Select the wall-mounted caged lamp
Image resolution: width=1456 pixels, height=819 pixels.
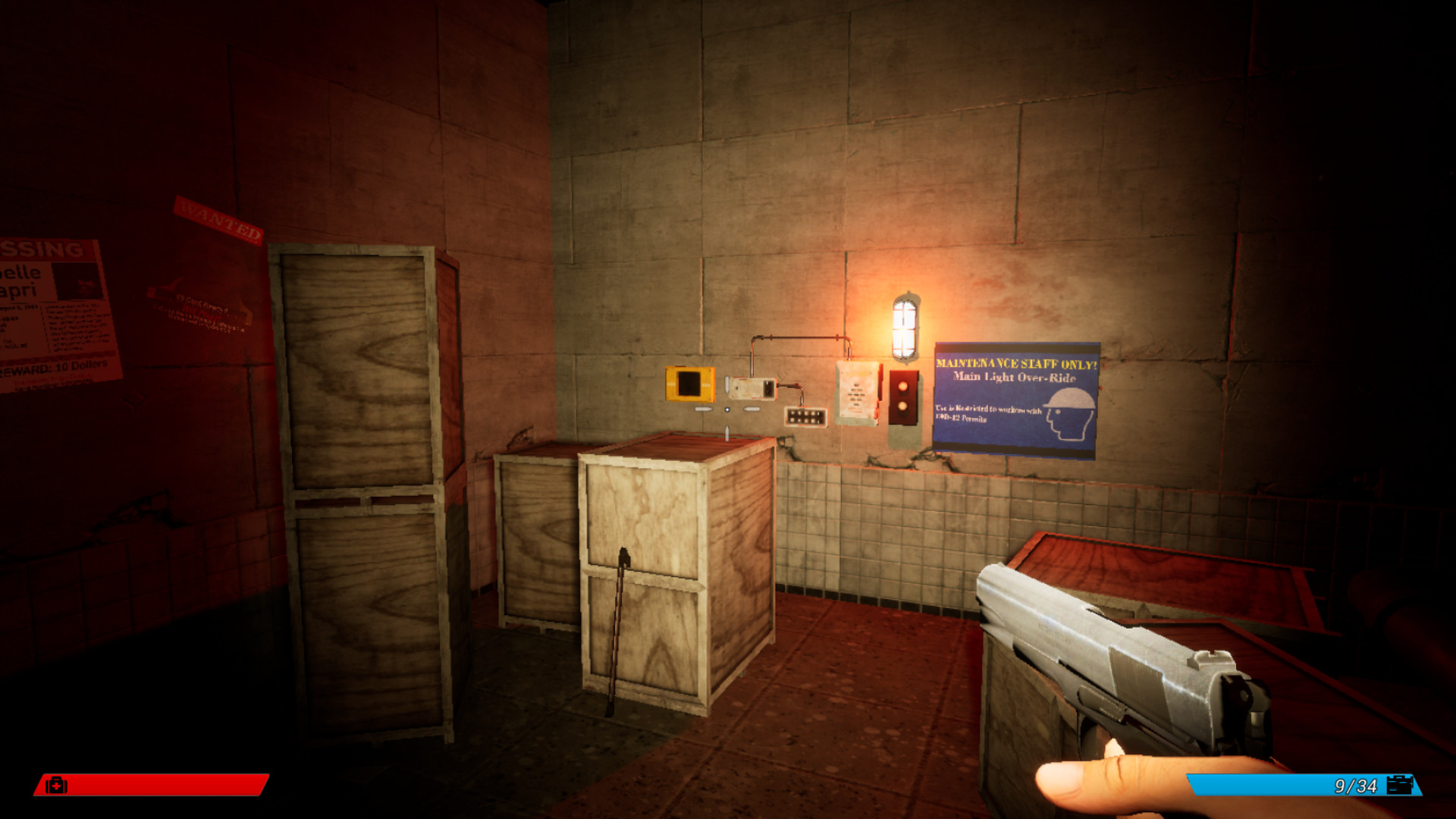tap(903, 318)
